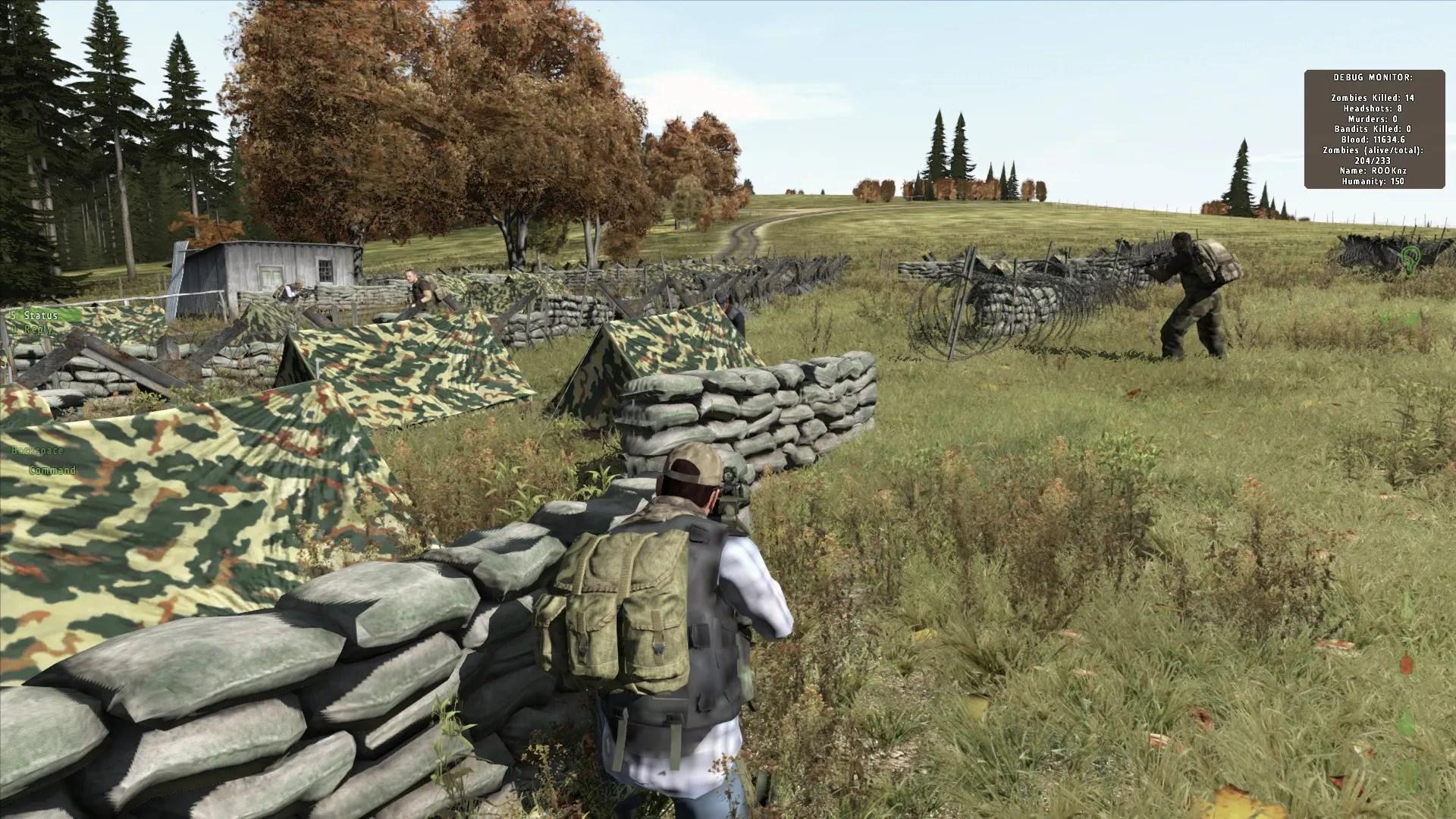This screenshot has width=1456, height=819.
Task: Select the Status command entry
Action: click(39, 315)
